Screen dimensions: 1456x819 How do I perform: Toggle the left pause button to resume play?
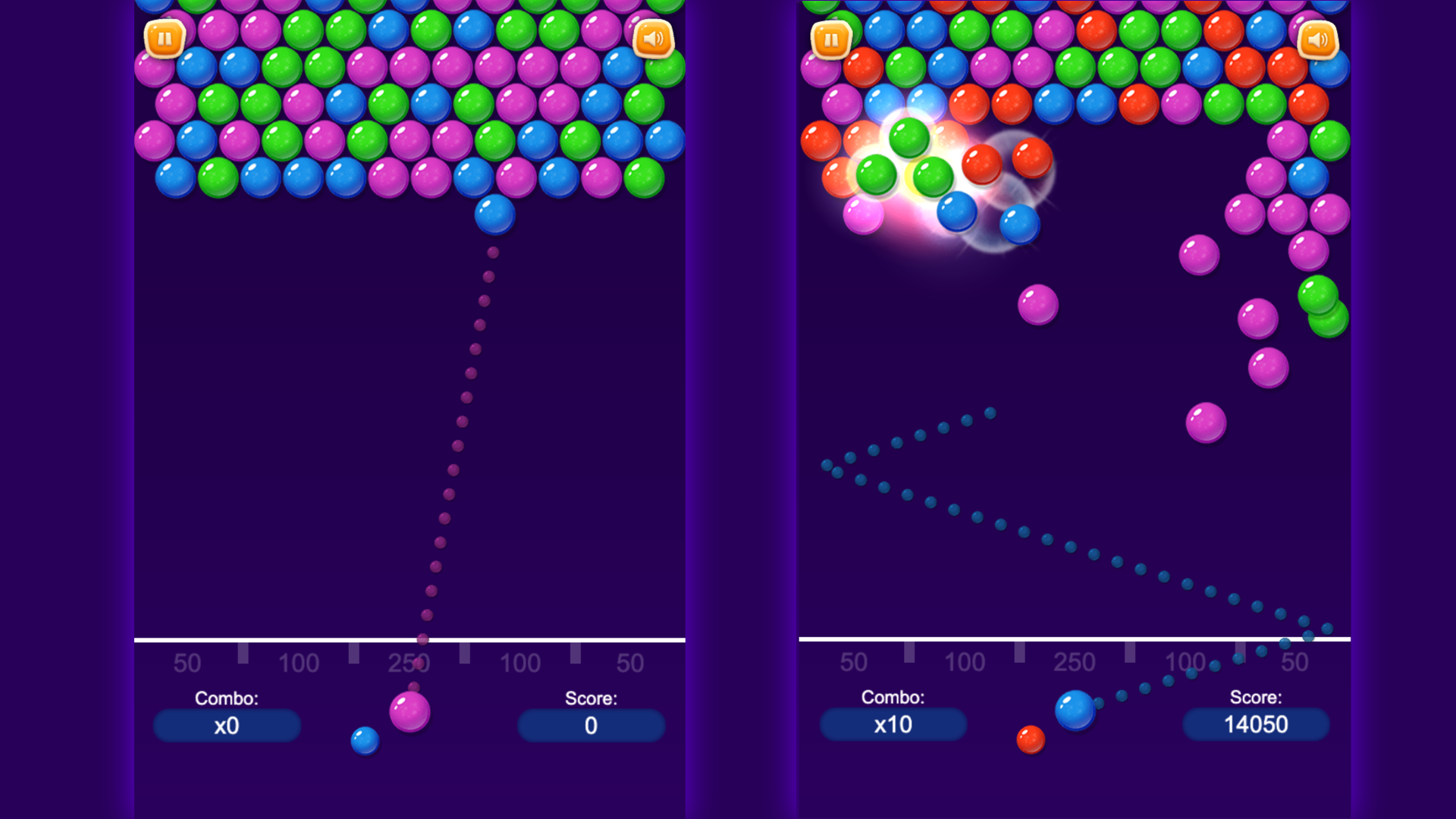coord(165,39)
